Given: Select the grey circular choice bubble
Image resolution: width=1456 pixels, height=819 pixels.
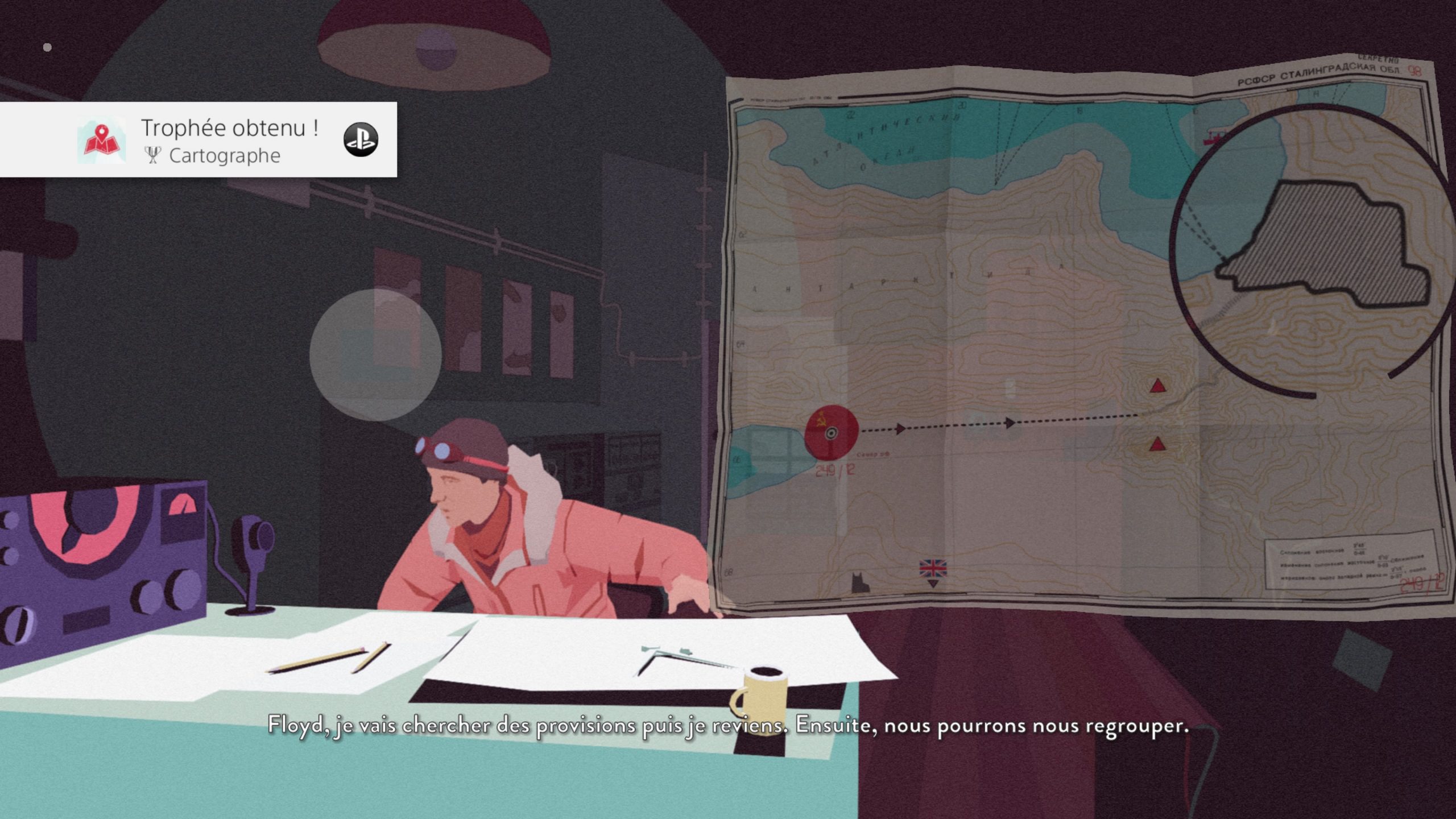Looking at the screenshot, I should [x=375, y=354].
